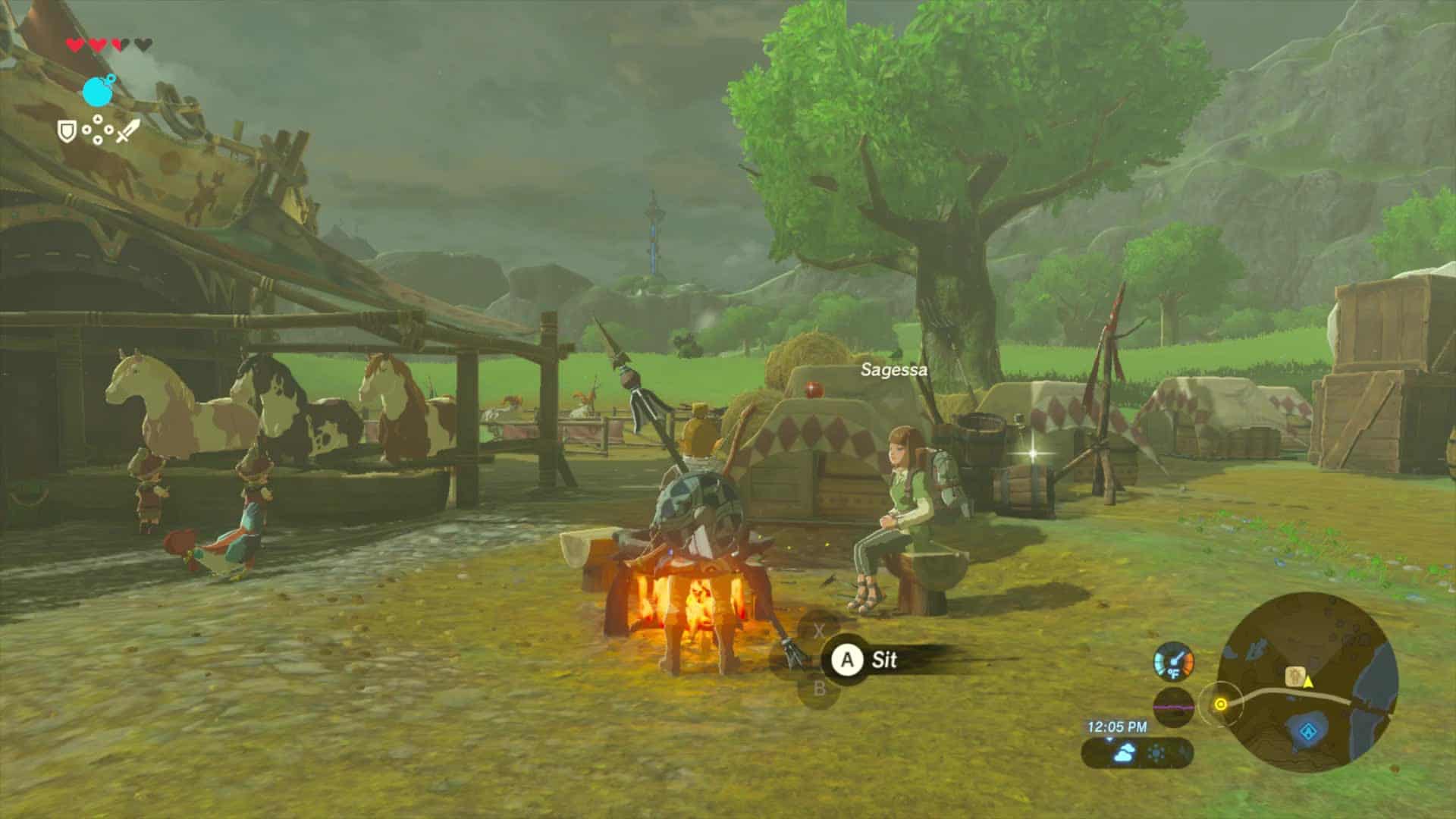Click the right d-pad arrow indicator

110,130
